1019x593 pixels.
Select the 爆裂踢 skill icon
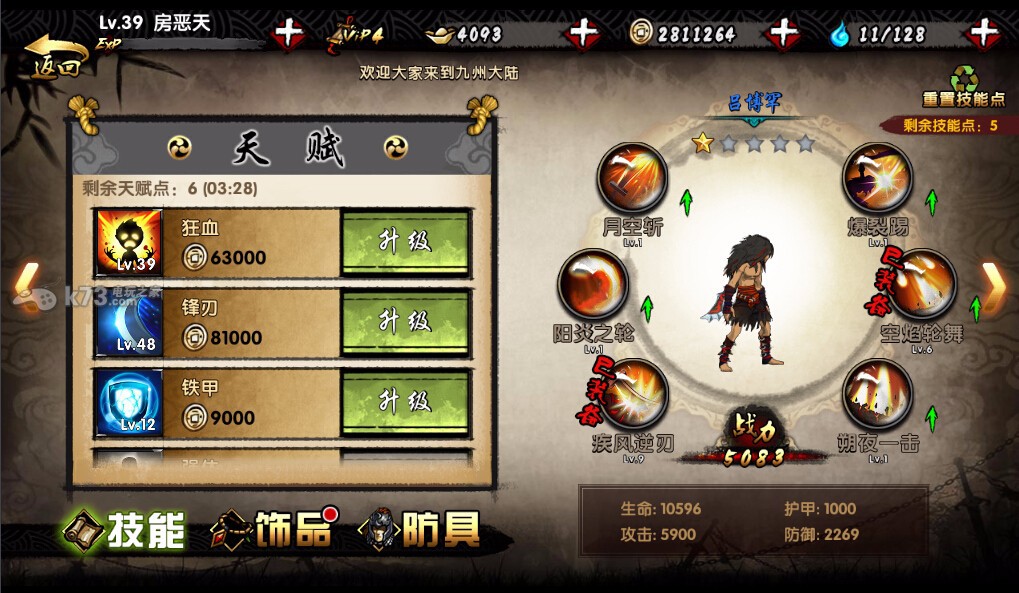tap(877, 178)
